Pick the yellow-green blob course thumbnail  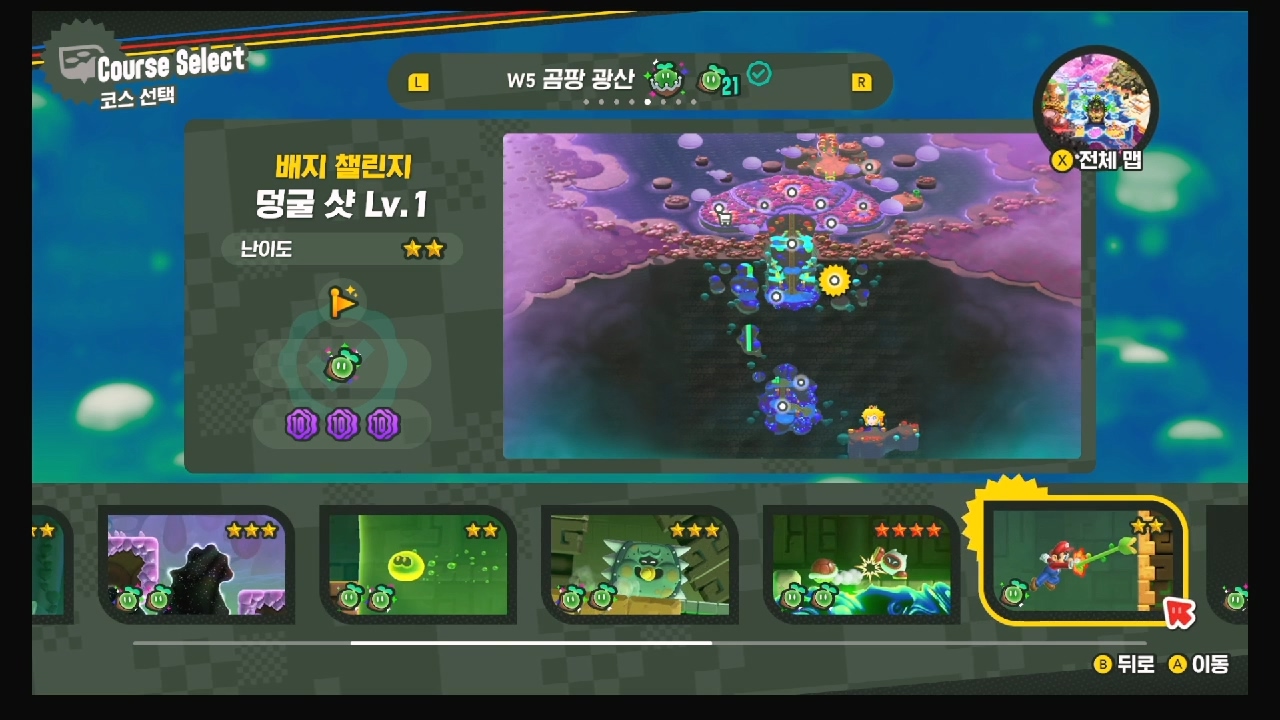point(418,564)
